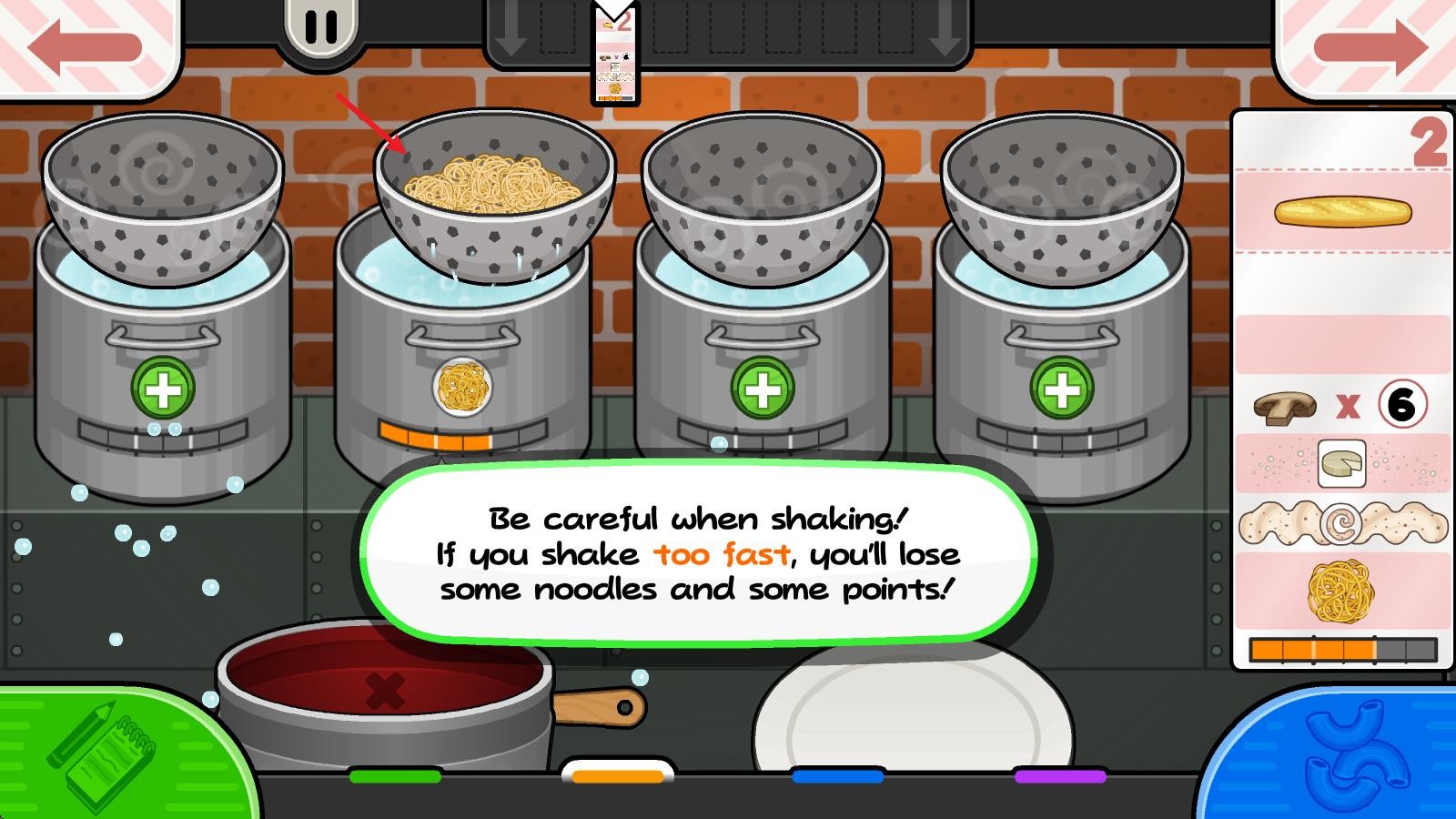
Task: Switch to the green station tab
Action: [x=395, y=776]
